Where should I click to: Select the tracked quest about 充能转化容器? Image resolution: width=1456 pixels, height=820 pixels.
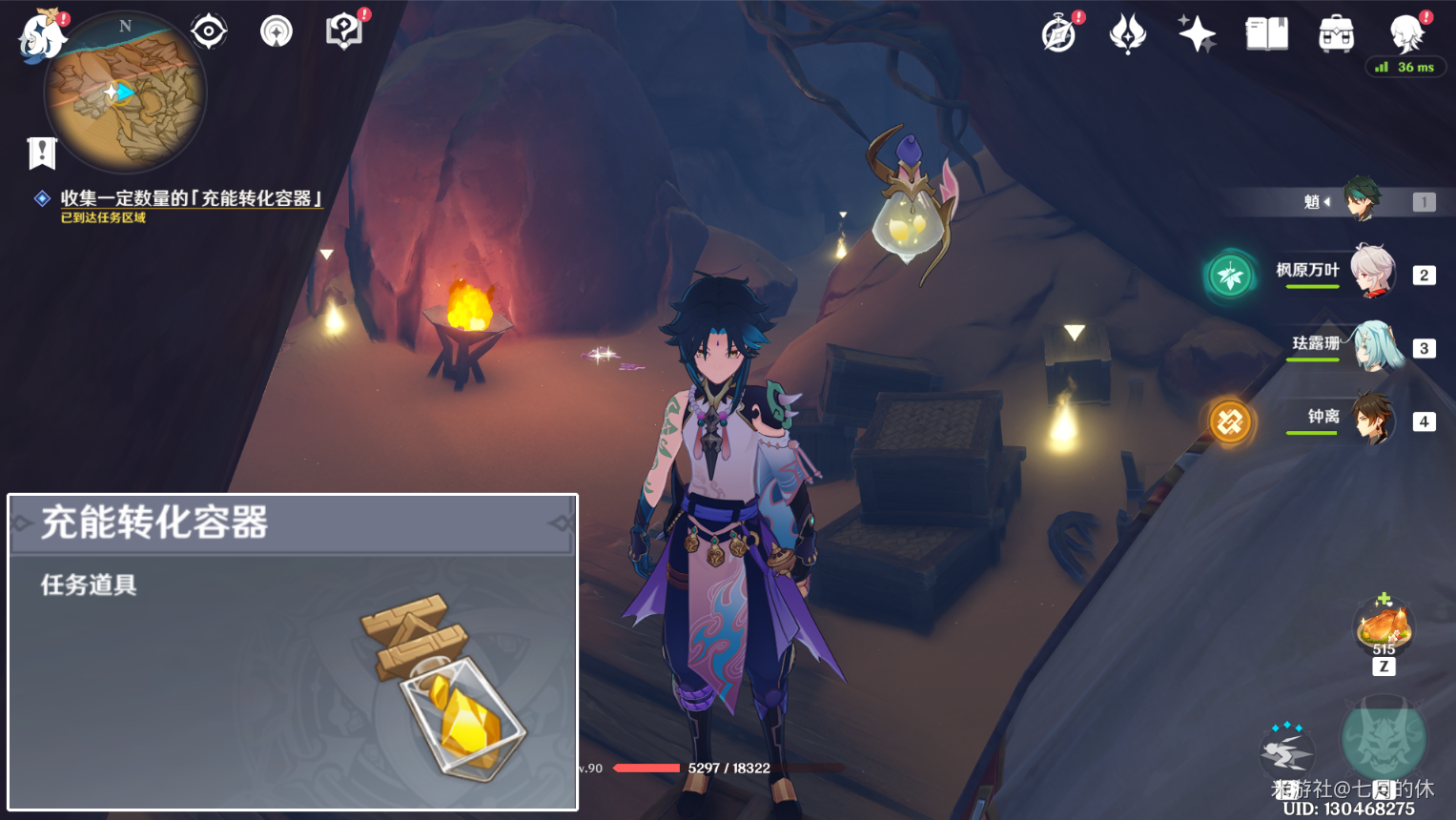click(191, 198)
